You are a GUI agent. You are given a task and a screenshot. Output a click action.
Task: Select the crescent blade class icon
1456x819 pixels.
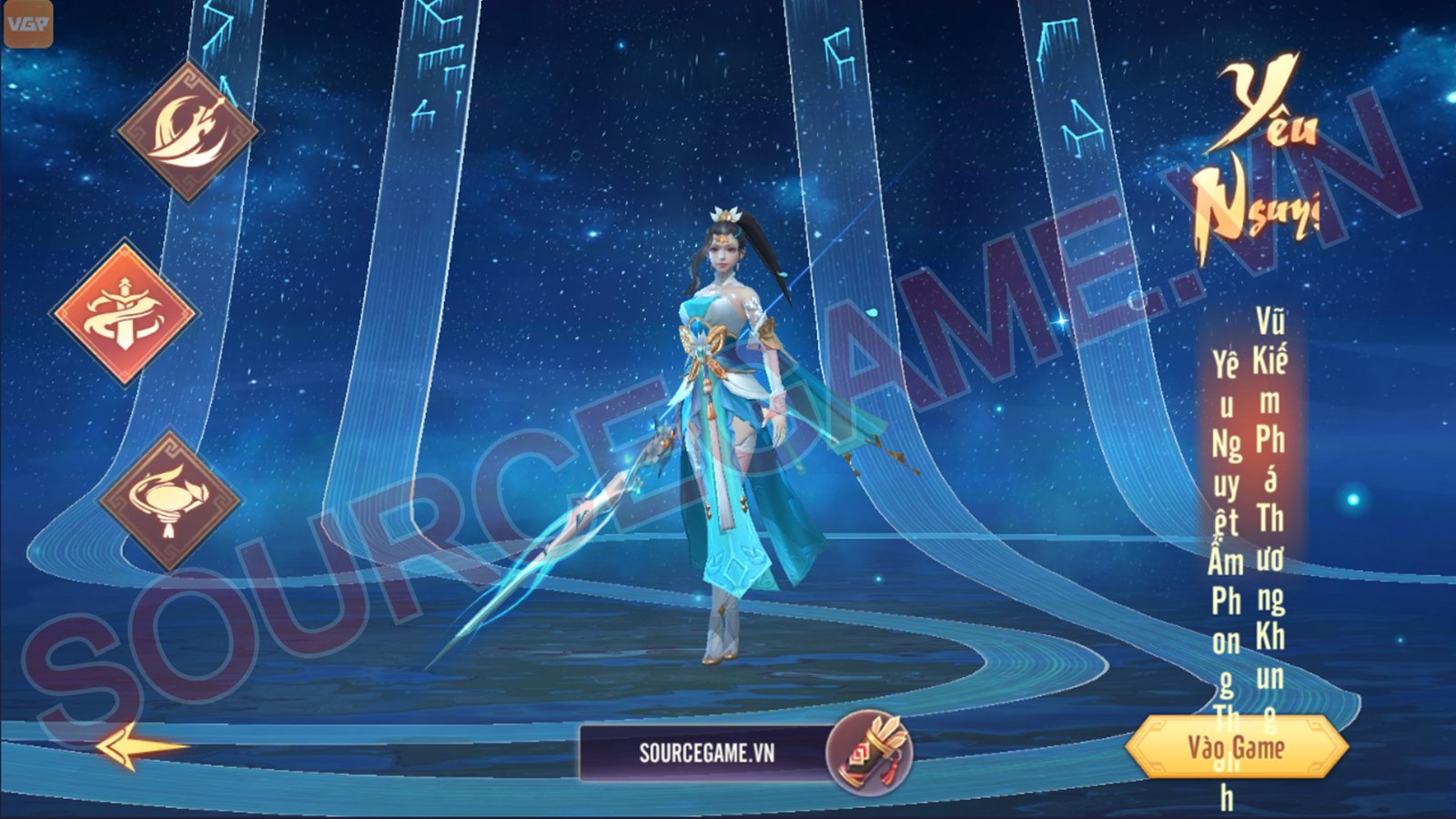188,130
